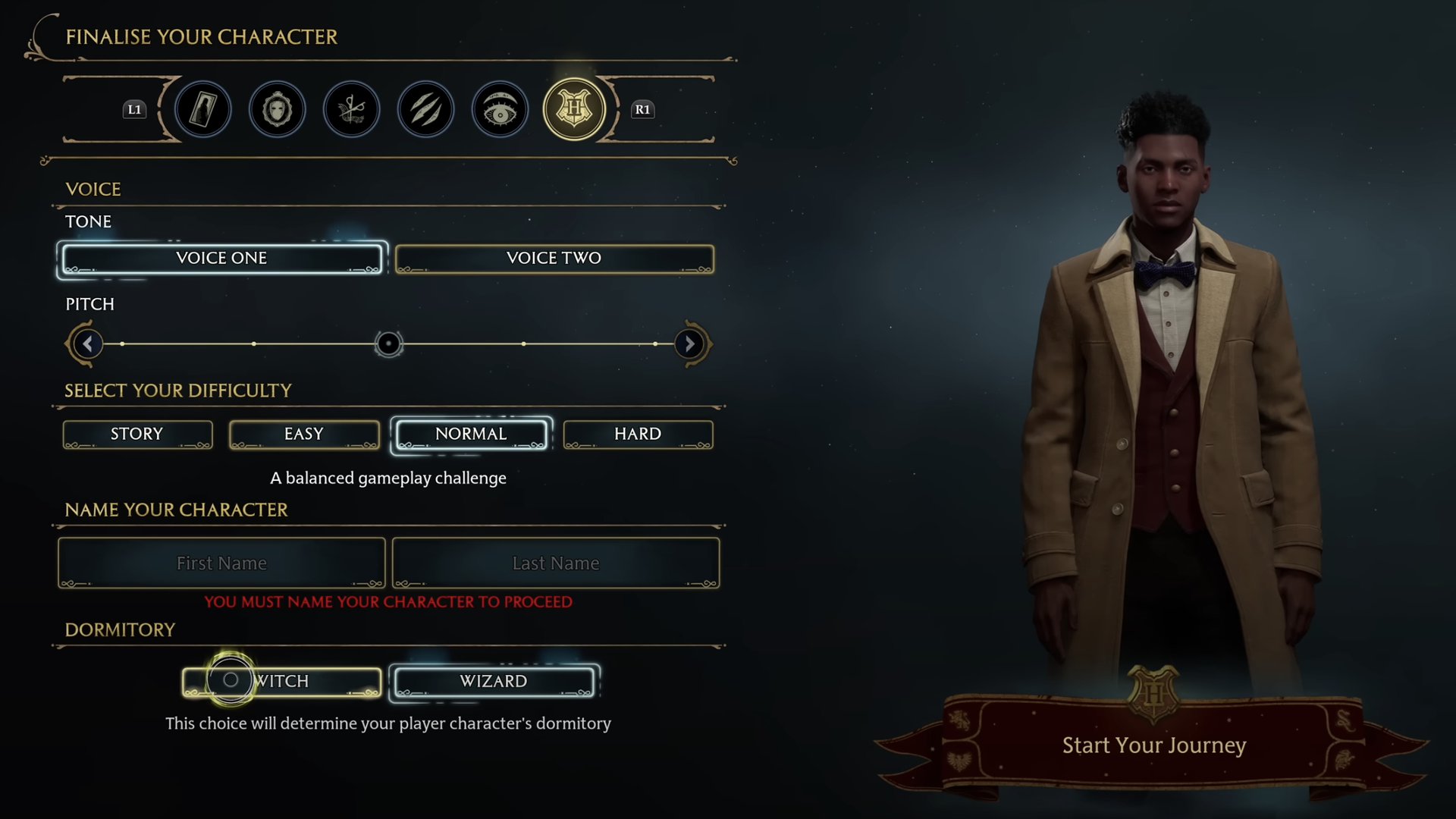This screenshot has width=1456, height=819.
Task: Keep Normal difficulty selected
Action: coord(469,434)
